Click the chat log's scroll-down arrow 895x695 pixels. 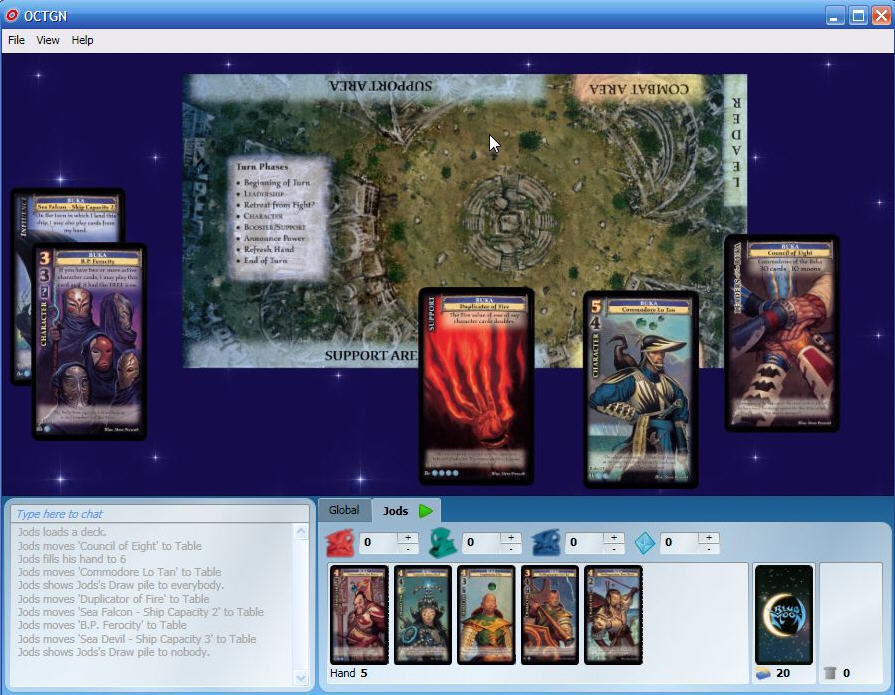coord(302,677)
